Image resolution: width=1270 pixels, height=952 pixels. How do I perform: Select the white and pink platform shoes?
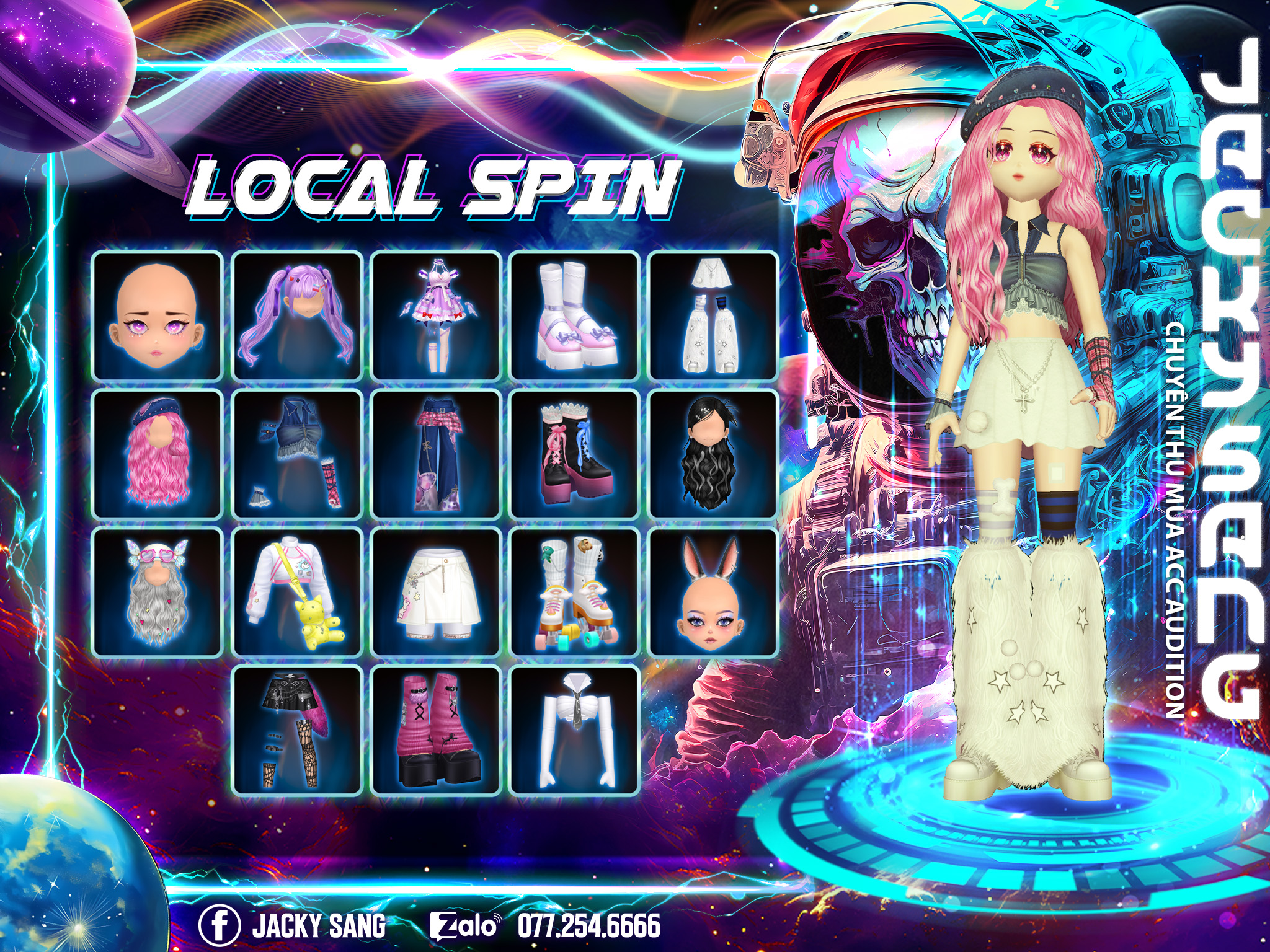[x=575, y=316]
